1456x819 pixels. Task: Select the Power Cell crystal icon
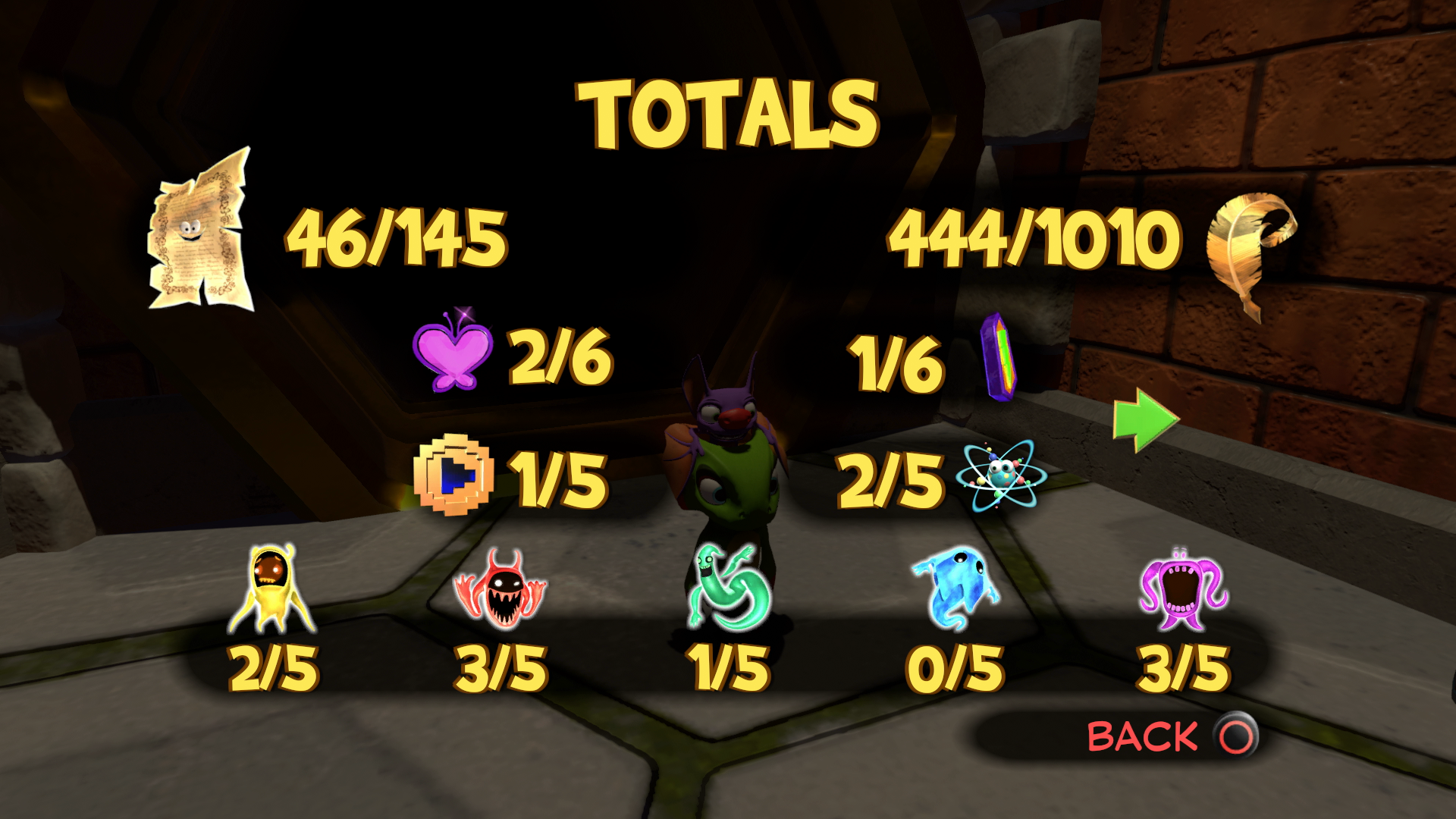999,356
